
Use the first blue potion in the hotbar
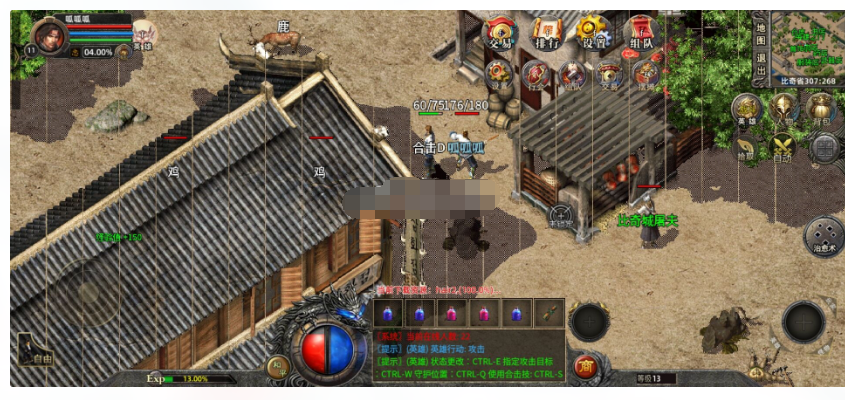click(x=389, y=313)
